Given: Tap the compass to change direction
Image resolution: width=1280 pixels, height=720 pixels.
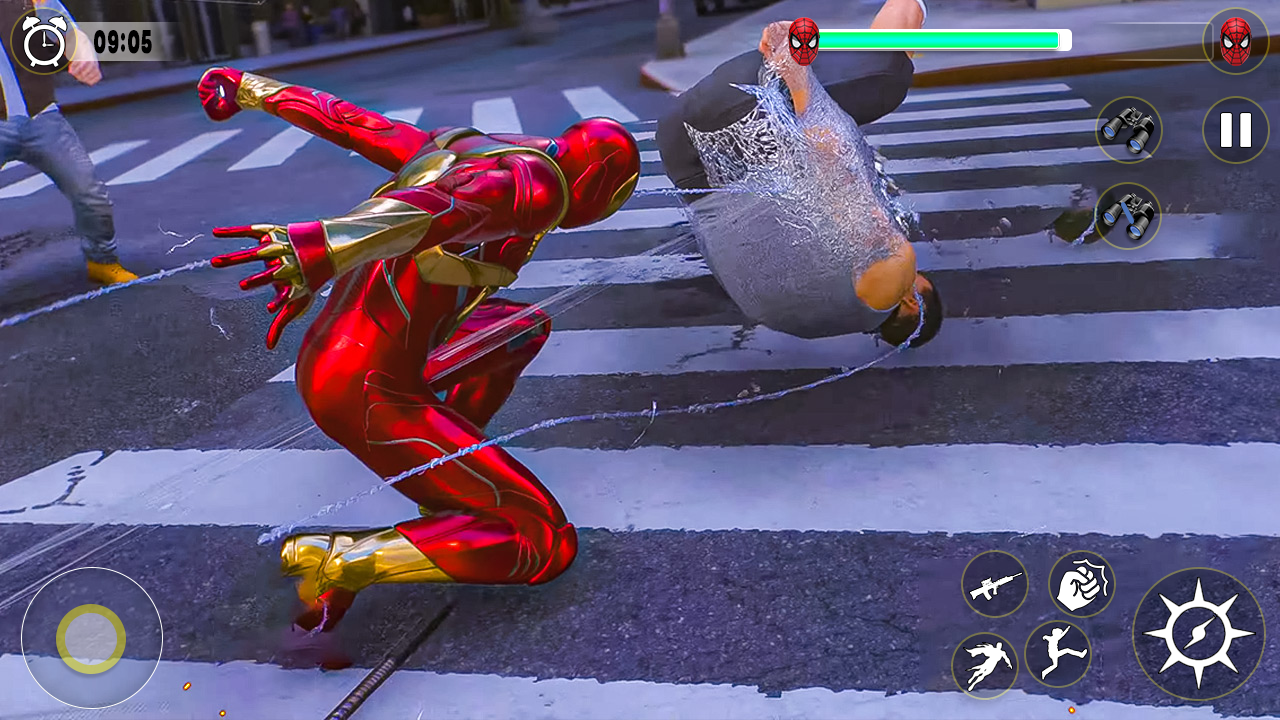Looking at the screenshot, I should coord(1198,633).
